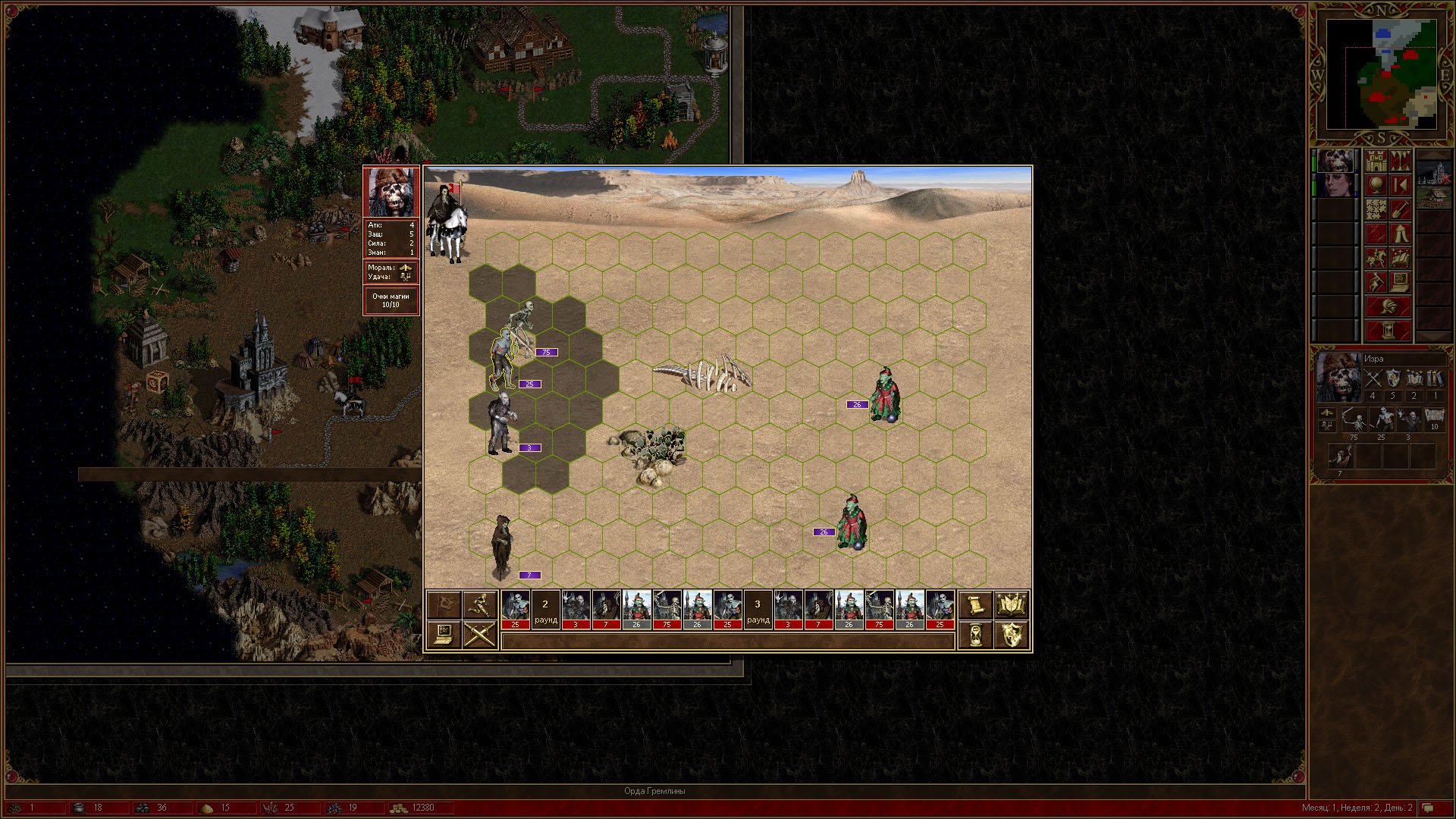Open the puzzle map button

pos(1376,209)
